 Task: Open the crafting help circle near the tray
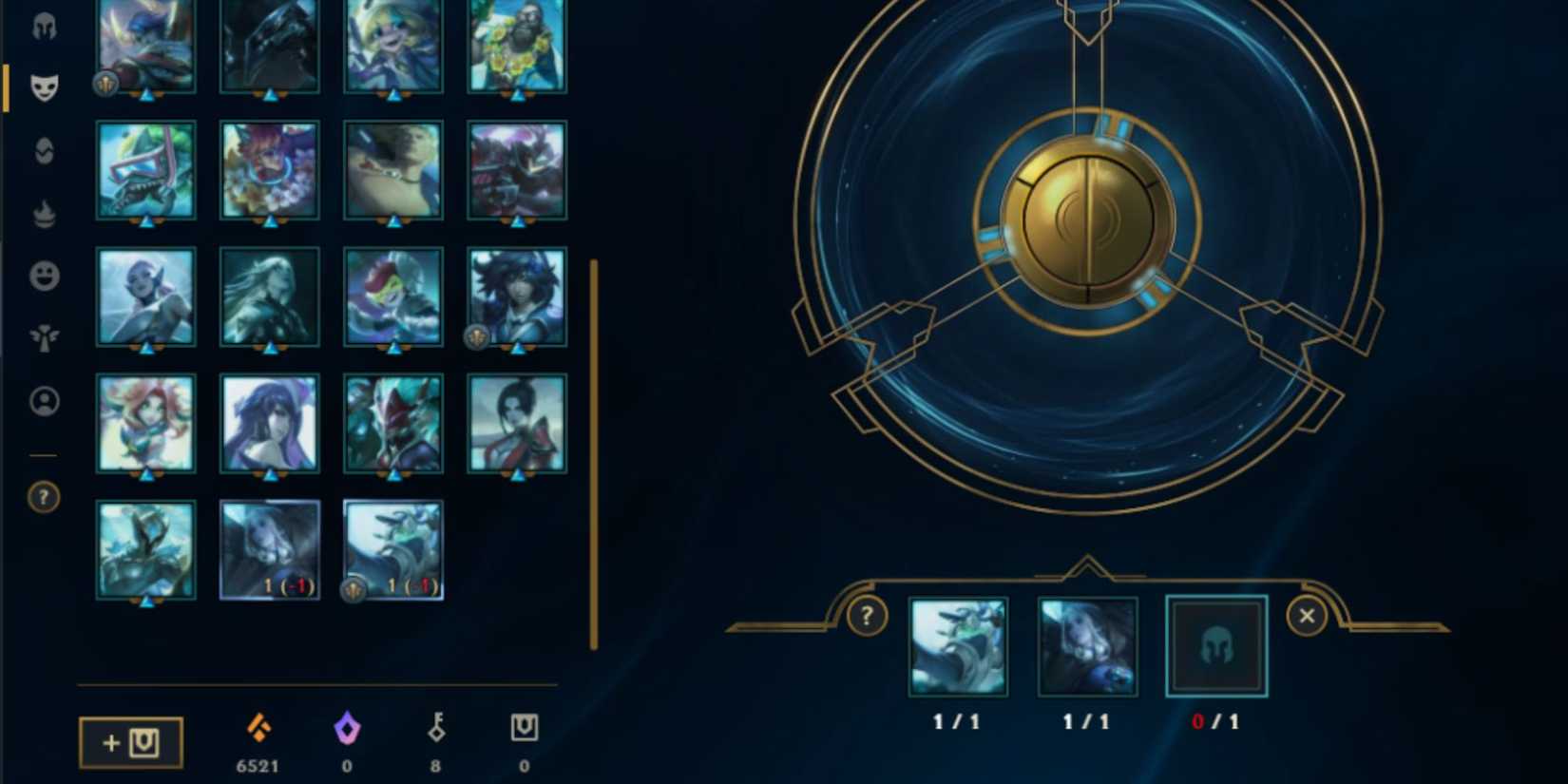click(866, 617)
